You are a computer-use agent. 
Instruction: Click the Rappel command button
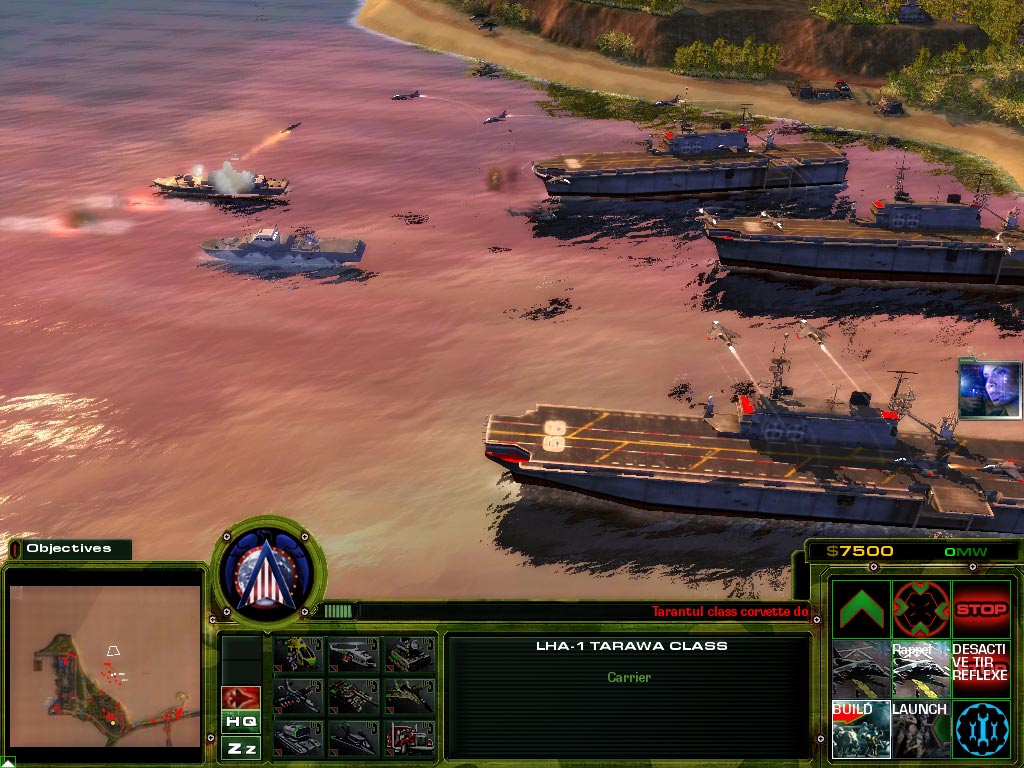coord(921,669)
